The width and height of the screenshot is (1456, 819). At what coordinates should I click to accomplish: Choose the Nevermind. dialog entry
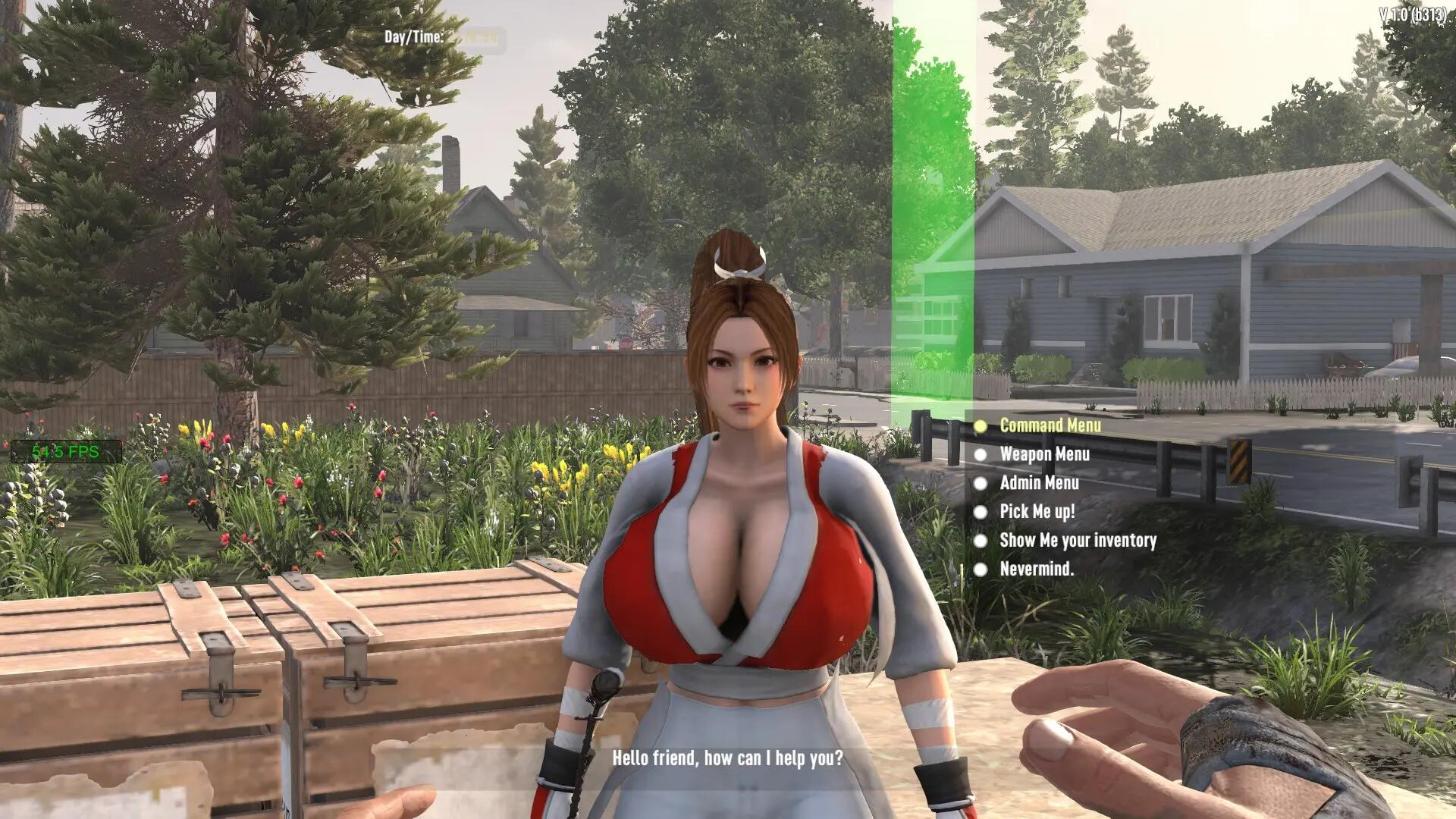(x=1037, y=570)
